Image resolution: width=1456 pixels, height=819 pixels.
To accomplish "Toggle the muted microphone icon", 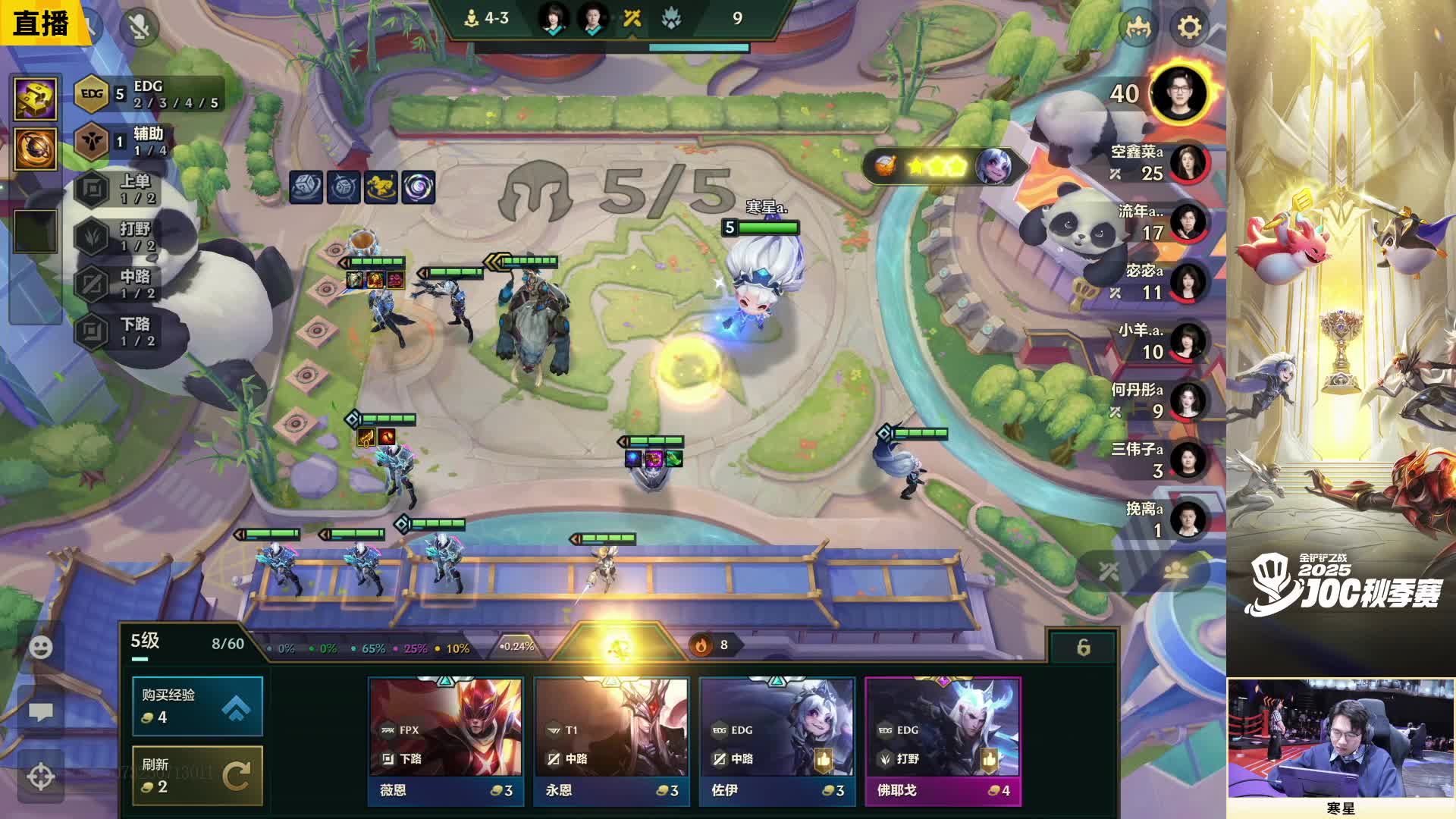I will coord(139,28).
